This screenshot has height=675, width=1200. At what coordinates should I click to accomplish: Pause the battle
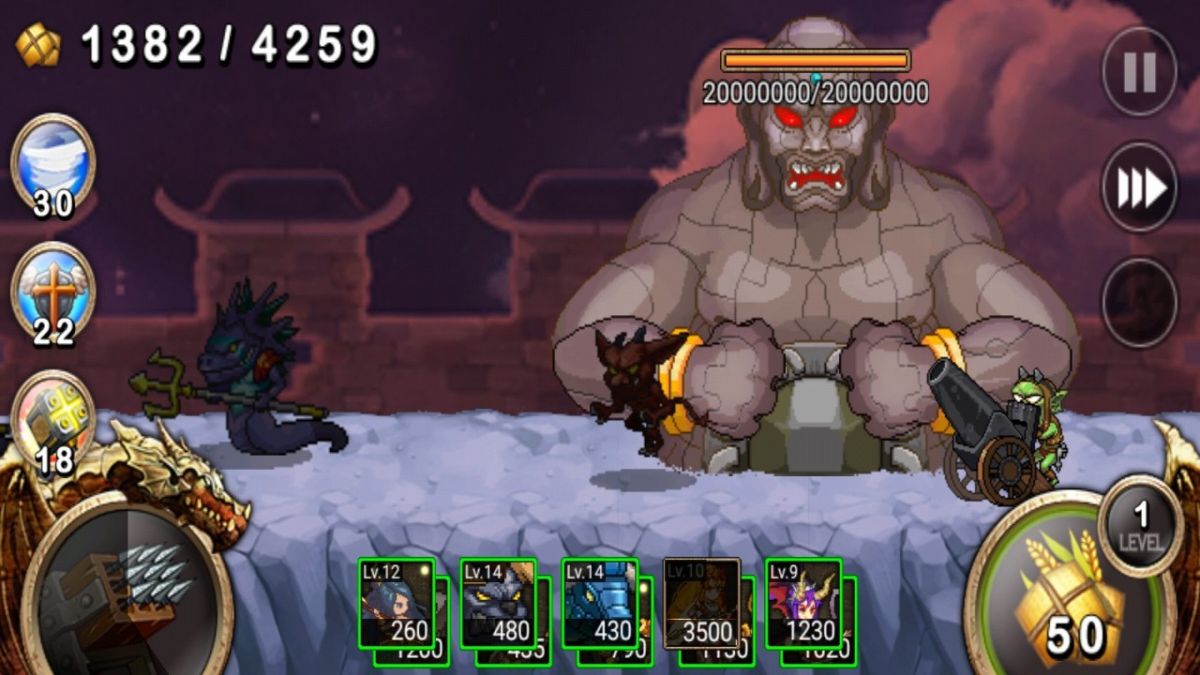[x=1139, y=71]
